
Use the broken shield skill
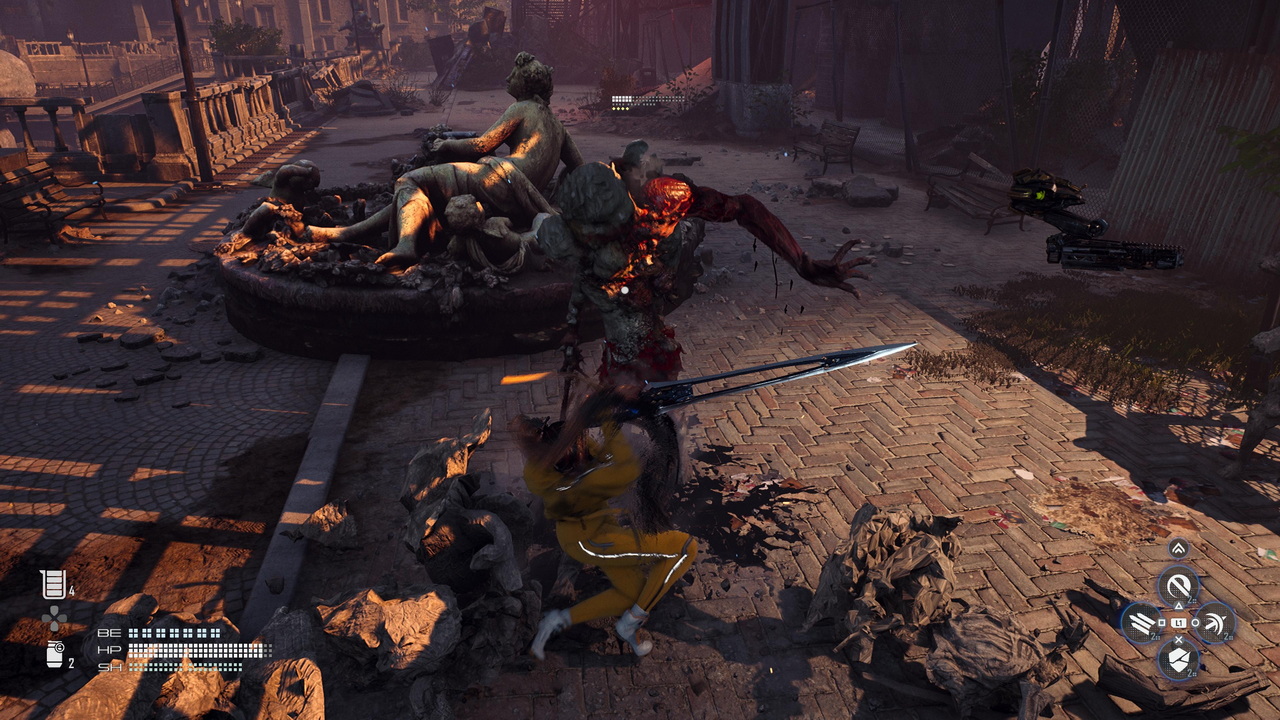(1178, 659)
